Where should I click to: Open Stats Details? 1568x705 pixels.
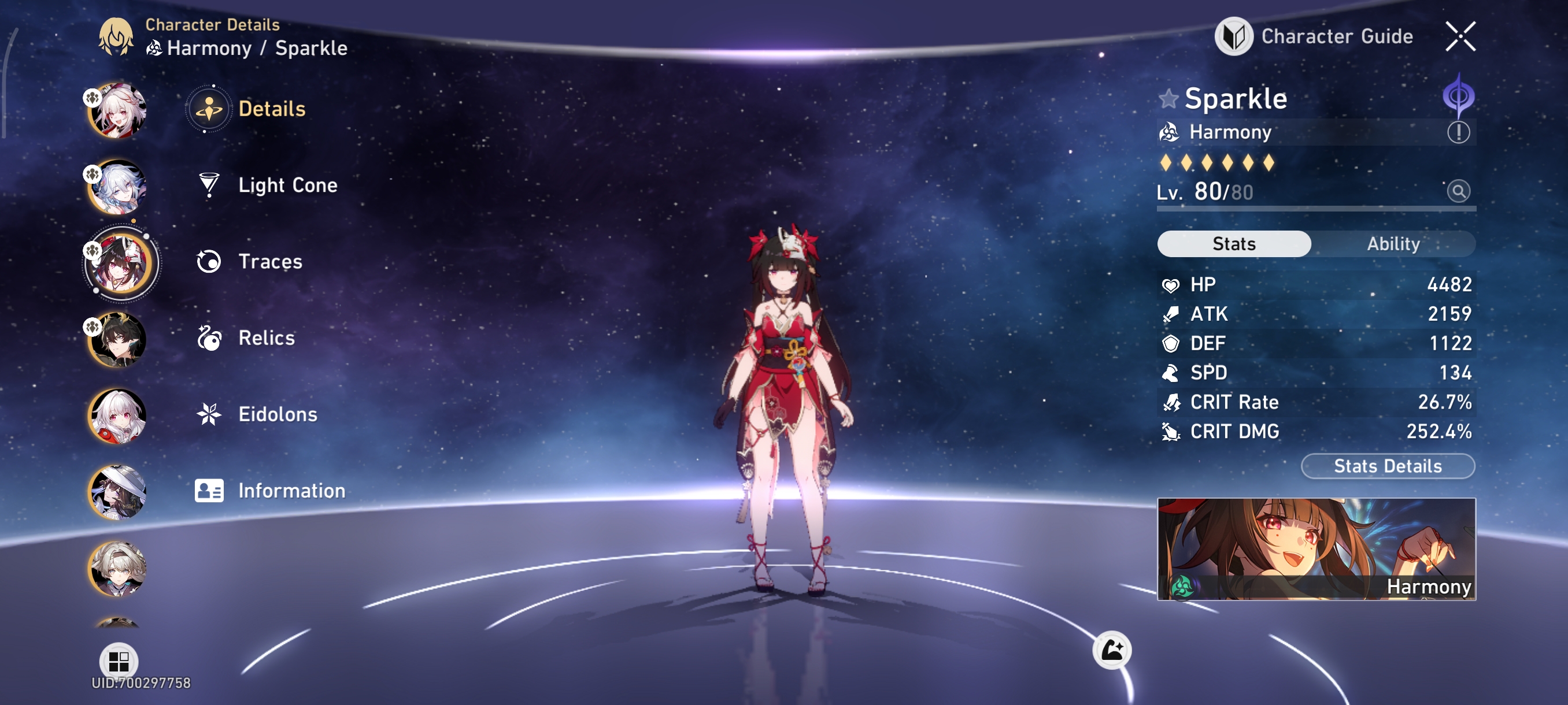tap(1387, 466)
